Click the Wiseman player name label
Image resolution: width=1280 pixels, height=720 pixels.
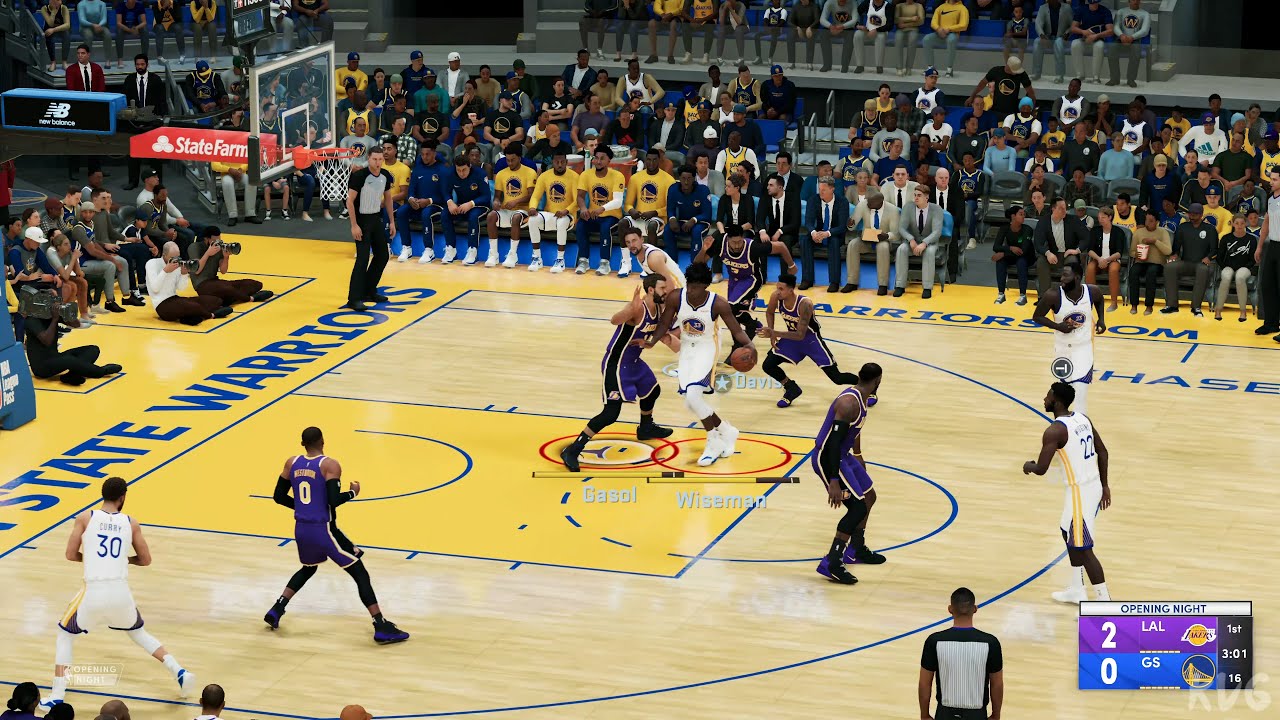point(722,500)
